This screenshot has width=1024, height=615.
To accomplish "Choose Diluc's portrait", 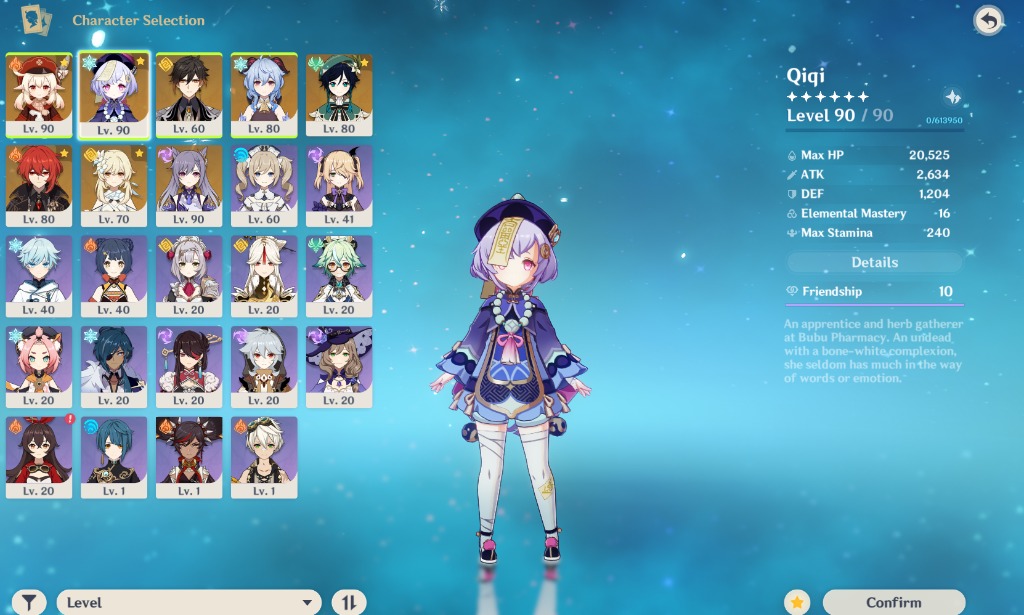I will coord(39,185).
